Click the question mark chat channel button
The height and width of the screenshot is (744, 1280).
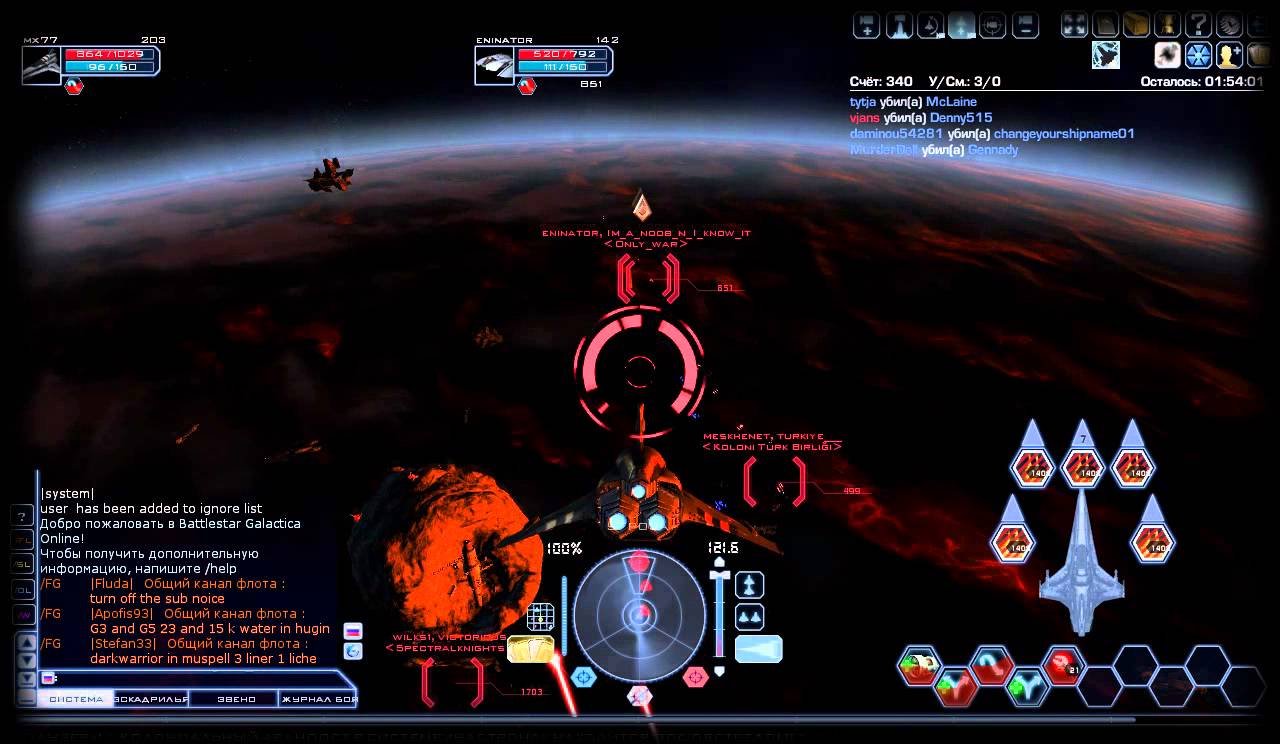pos(22,516)
